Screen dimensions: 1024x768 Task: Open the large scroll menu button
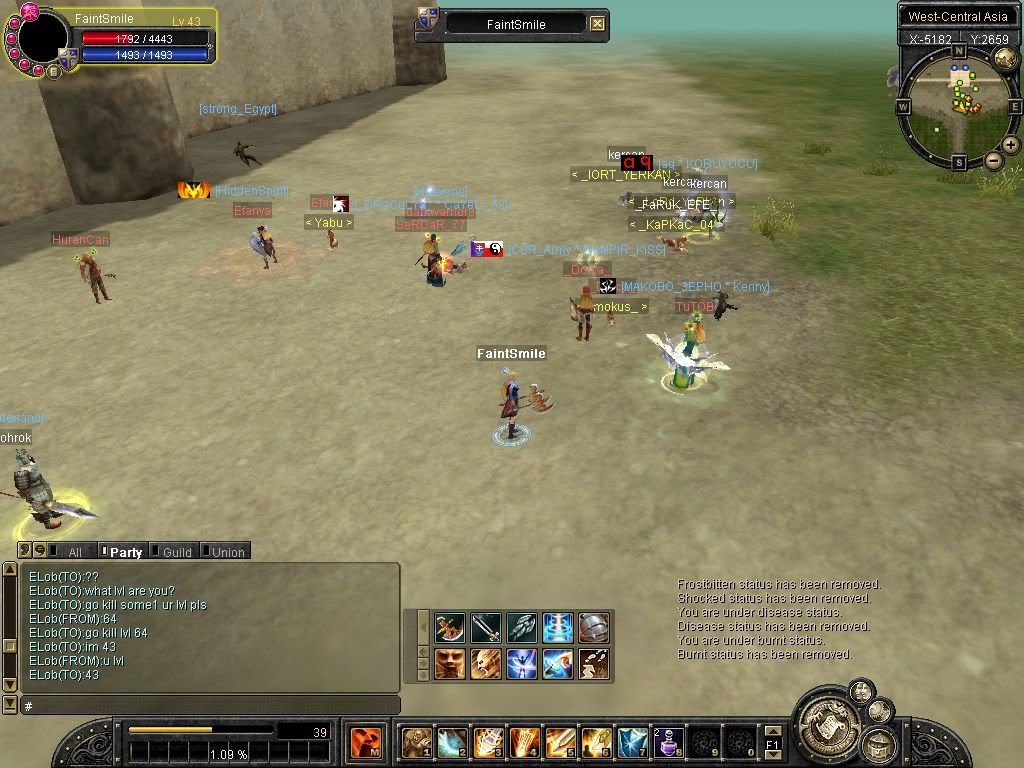(x=830, y=718)
